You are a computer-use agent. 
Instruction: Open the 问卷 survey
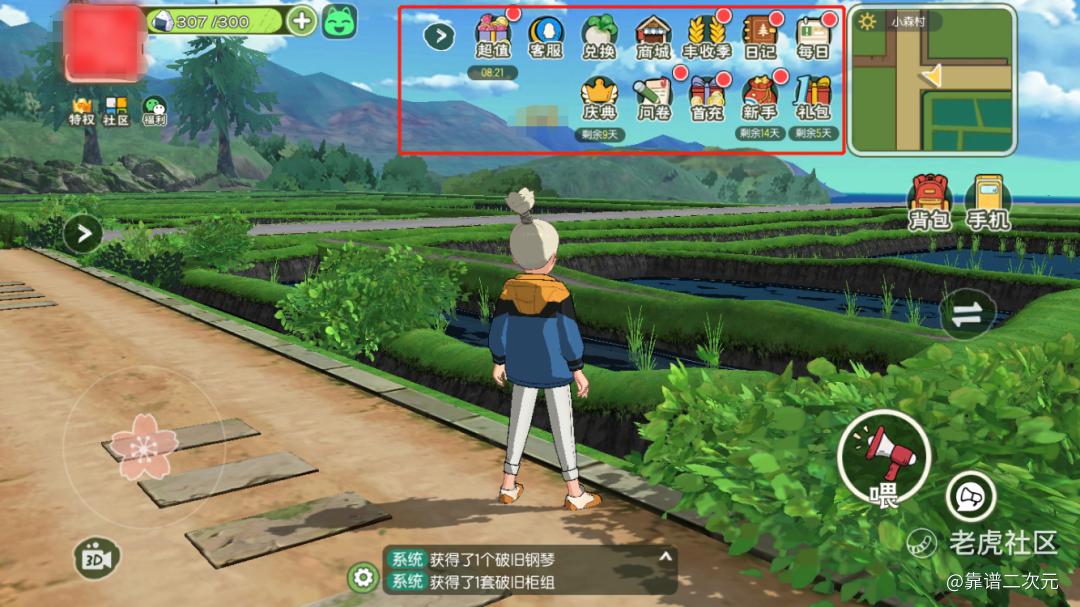click(x=653, y=98)
